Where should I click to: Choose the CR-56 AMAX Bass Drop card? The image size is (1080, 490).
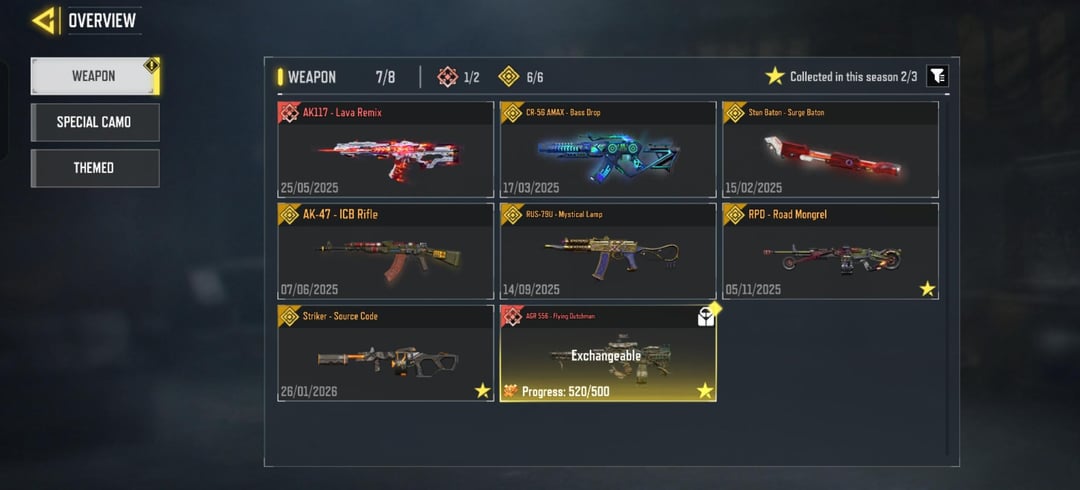coord(608,150)
